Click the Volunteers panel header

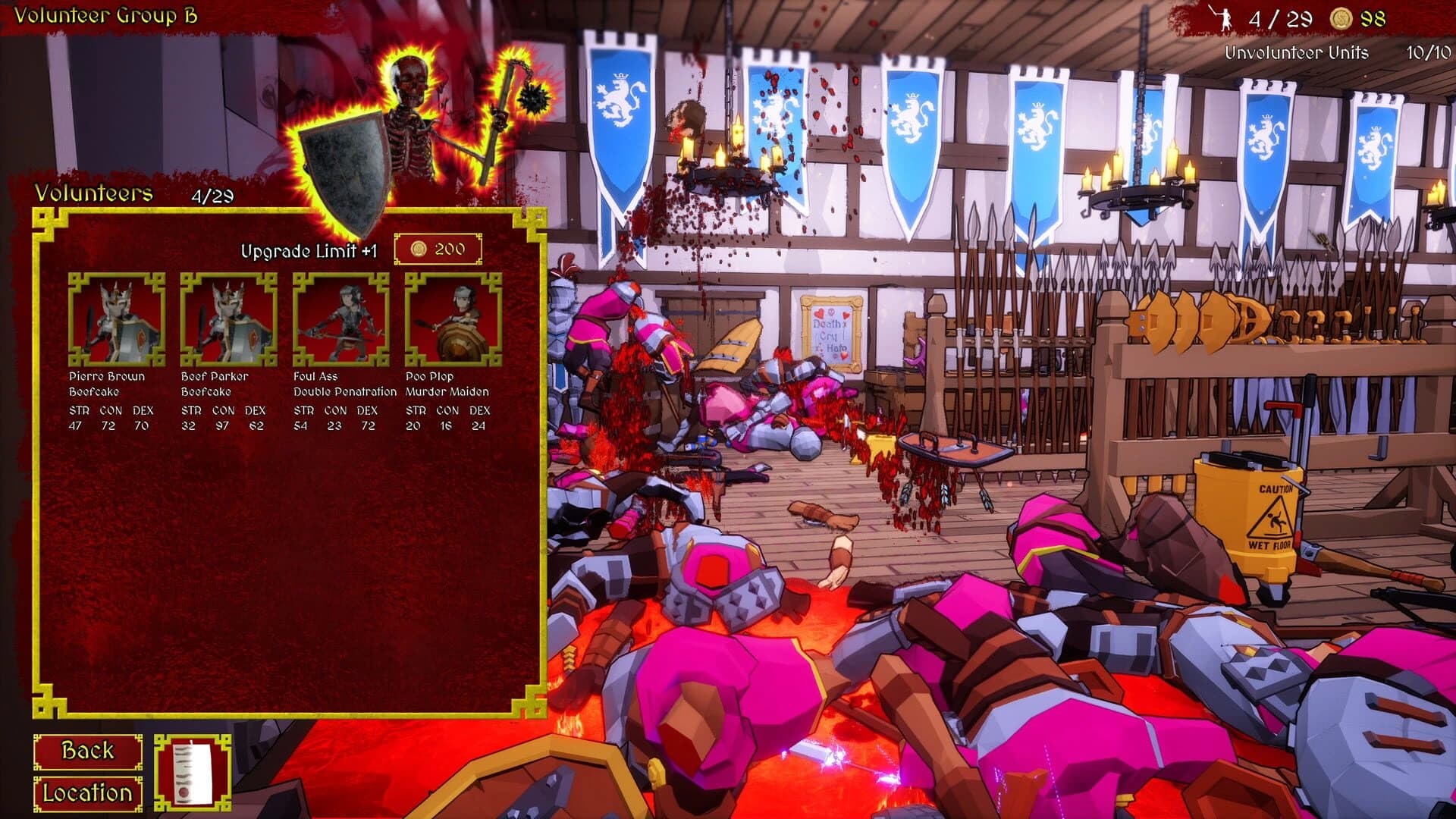click(95, 193)
